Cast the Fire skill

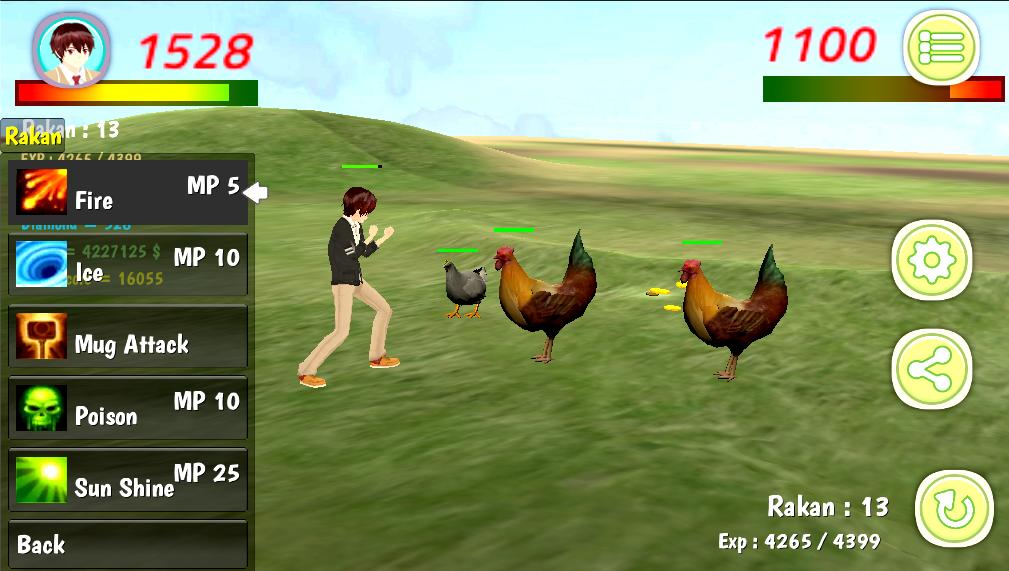click(128, 193)
